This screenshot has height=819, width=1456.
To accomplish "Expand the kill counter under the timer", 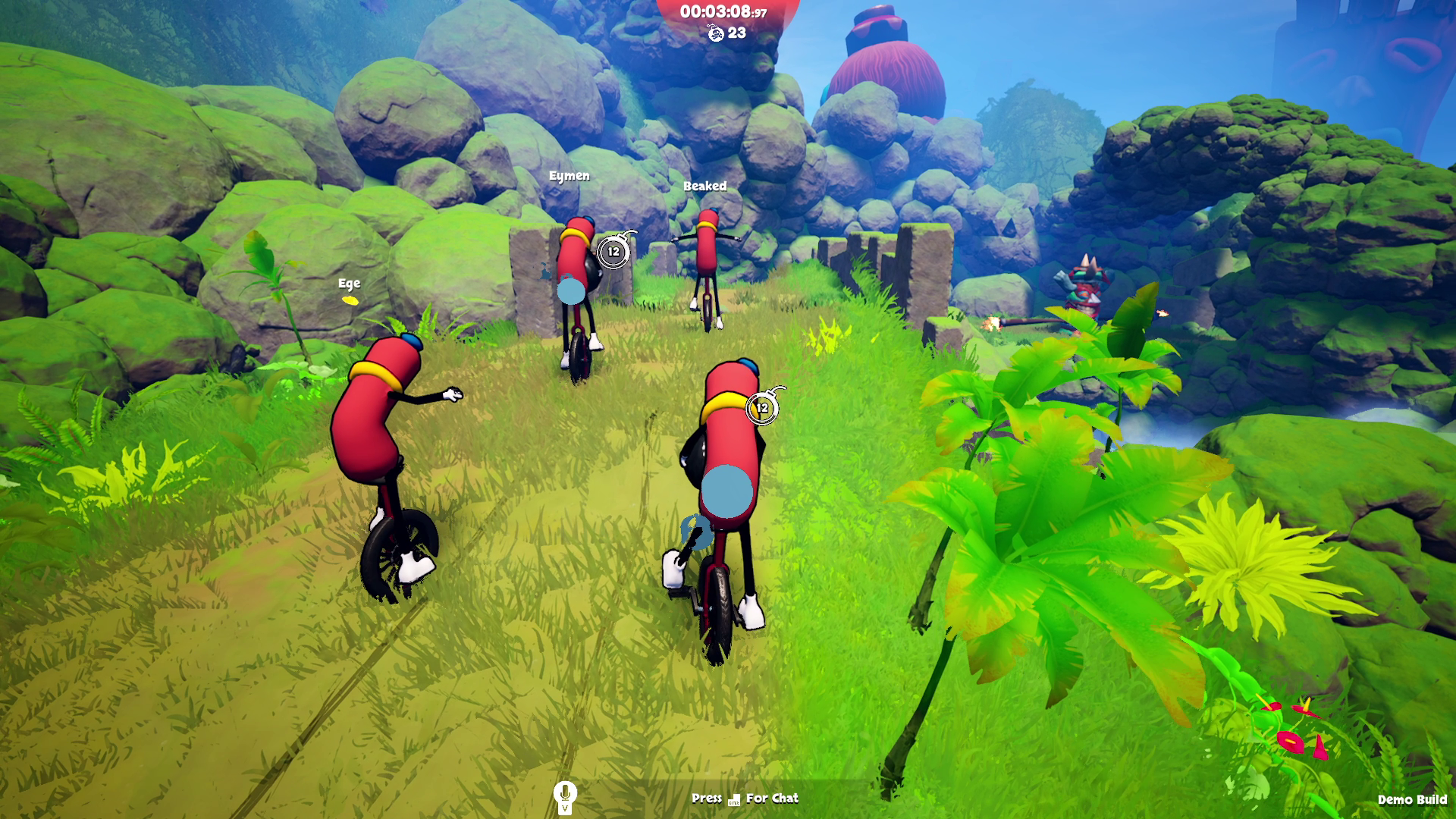I will [x=726, y=33].
